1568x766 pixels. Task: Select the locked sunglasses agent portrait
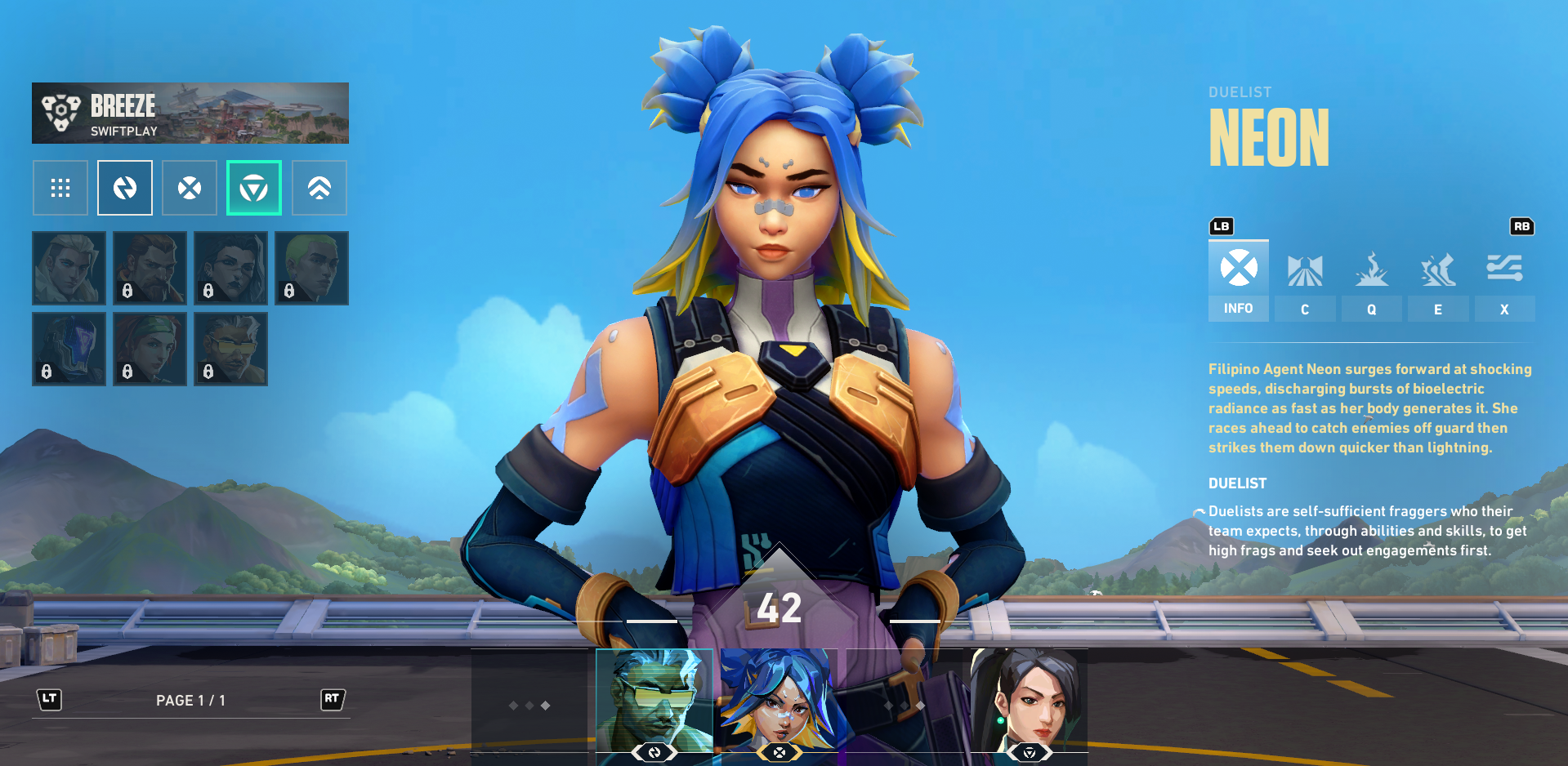230,349
